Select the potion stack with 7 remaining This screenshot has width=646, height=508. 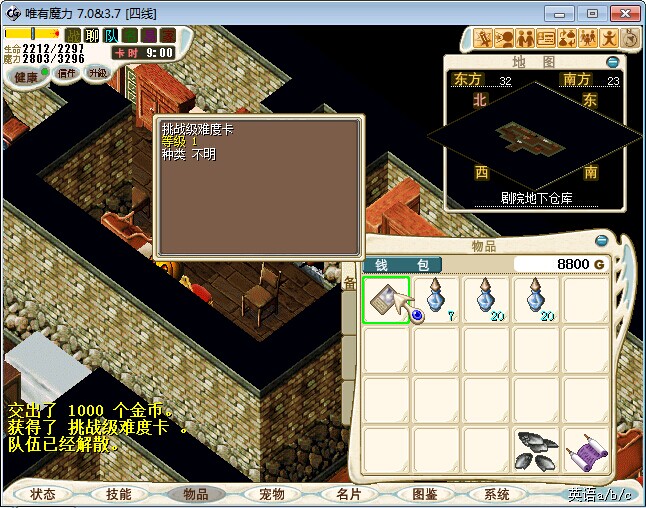click(437, 301)
